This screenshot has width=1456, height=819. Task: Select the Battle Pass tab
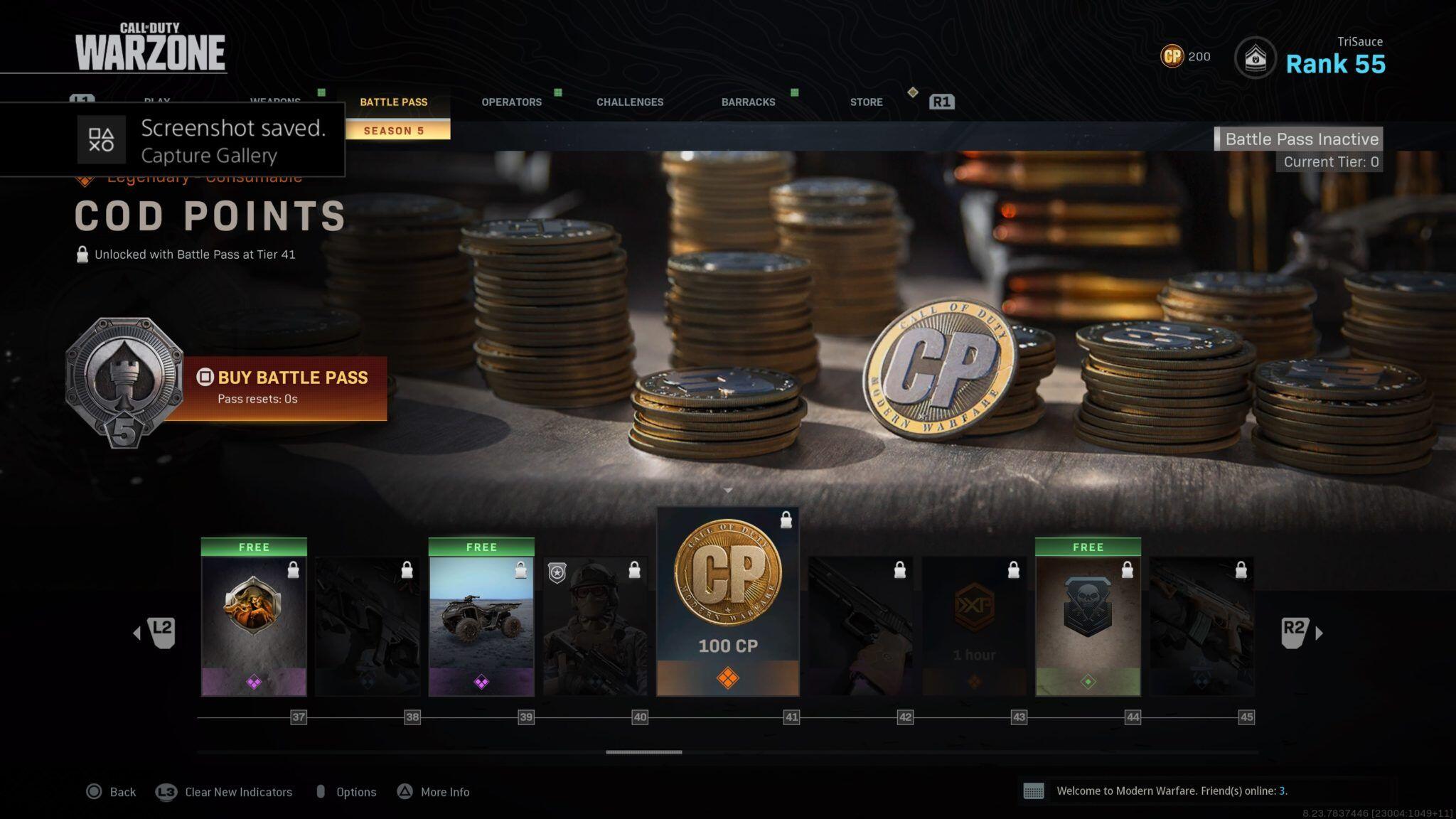click(393, 102)
